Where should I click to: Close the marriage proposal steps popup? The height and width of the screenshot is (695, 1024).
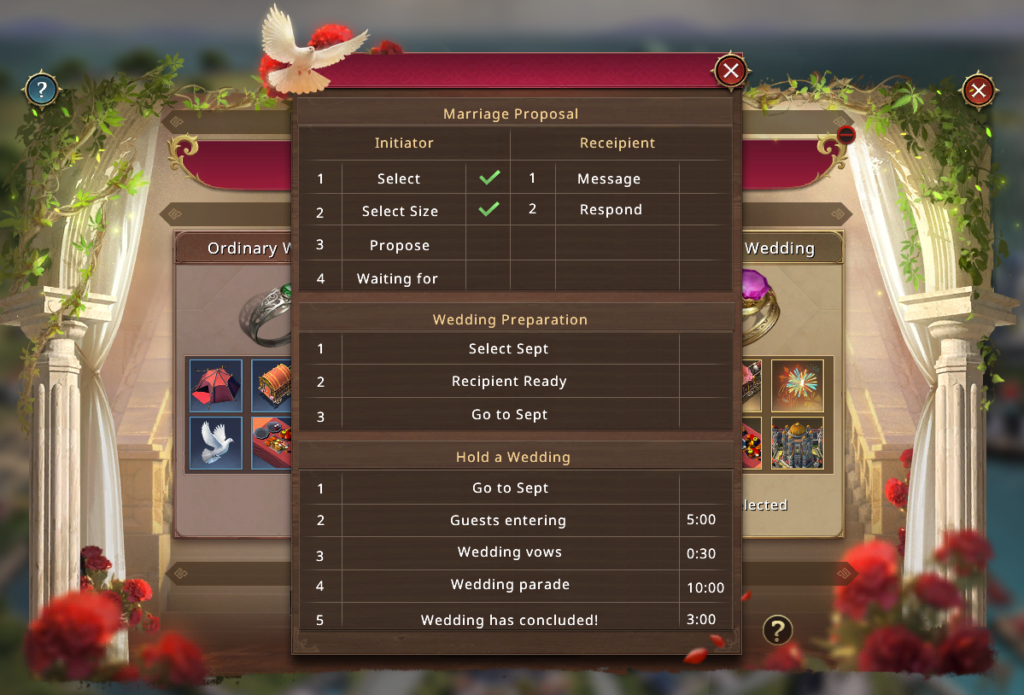[731, 71]
